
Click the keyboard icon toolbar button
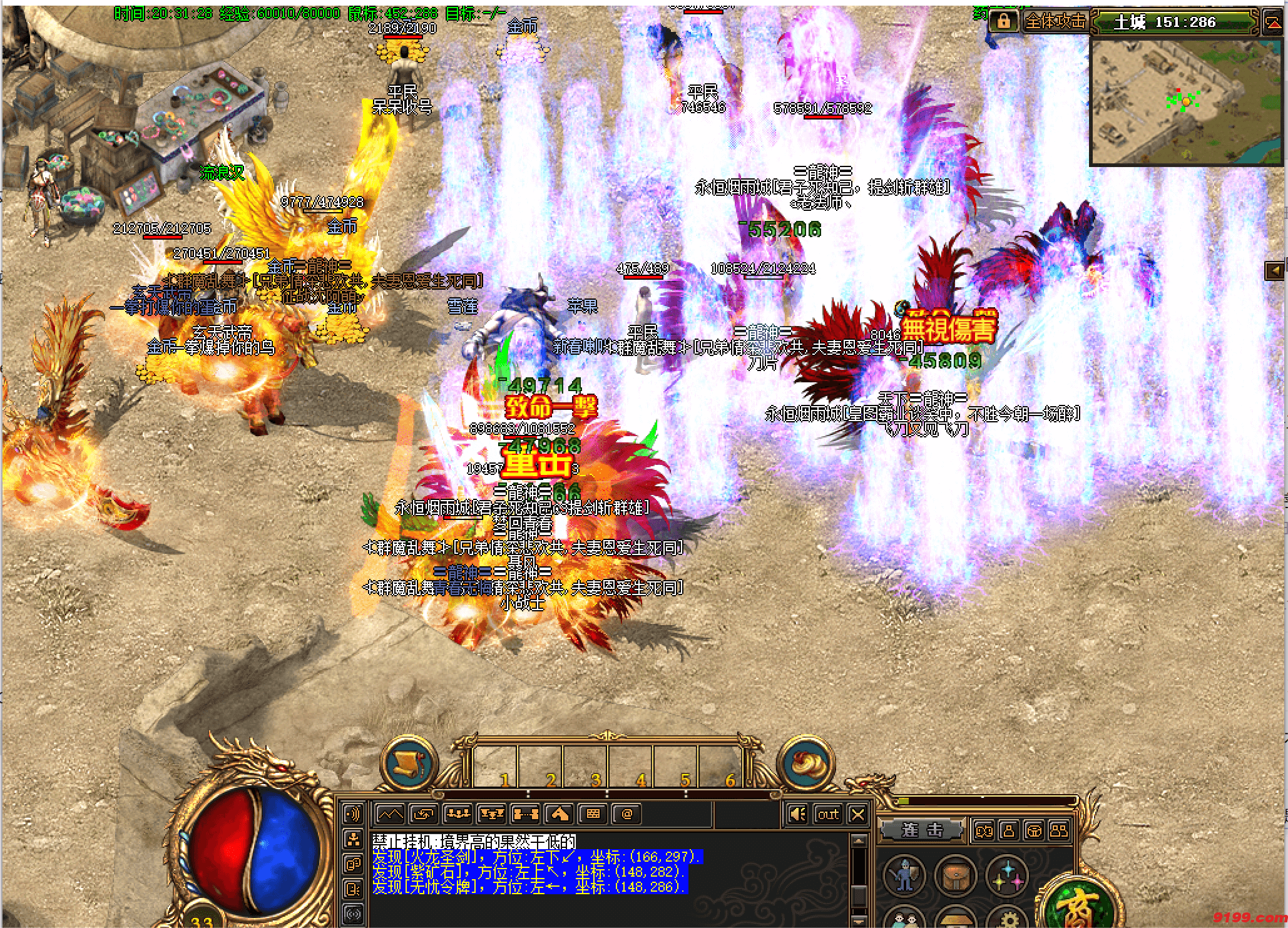click(593, 814)
